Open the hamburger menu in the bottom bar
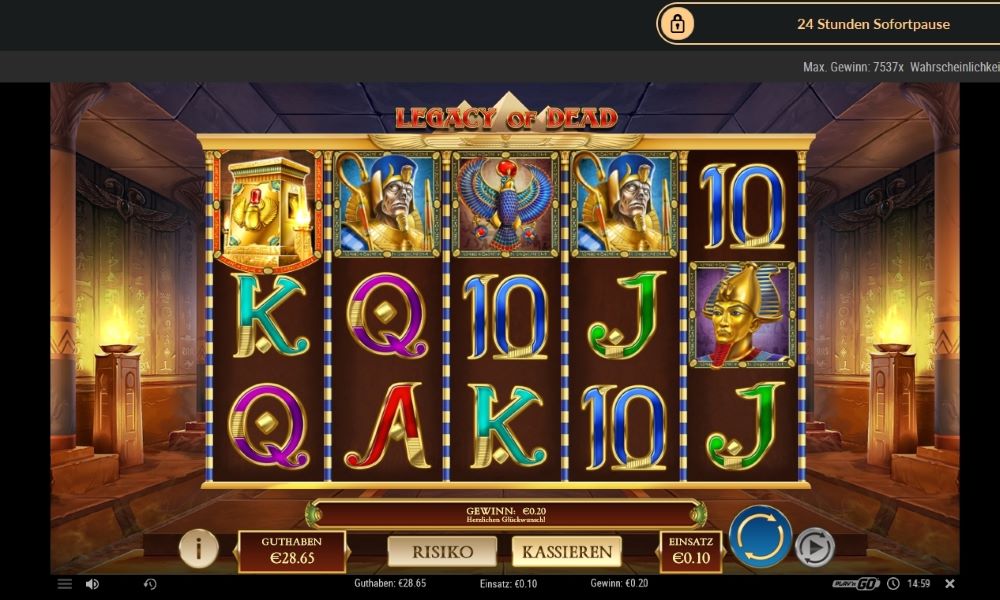 coord(65,584)
